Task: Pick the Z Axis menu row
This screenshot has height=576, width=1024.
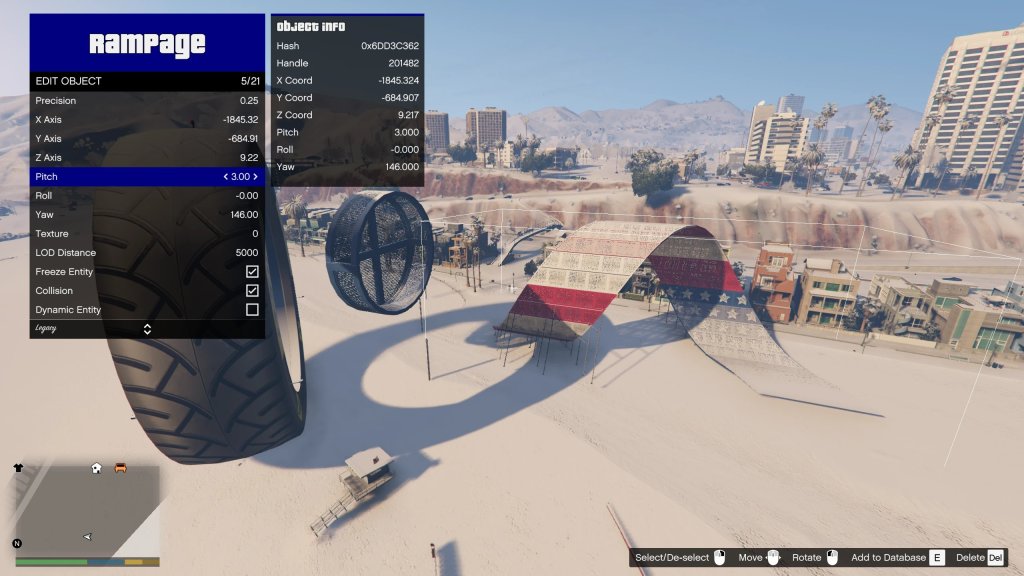Action: click(147, 158)
